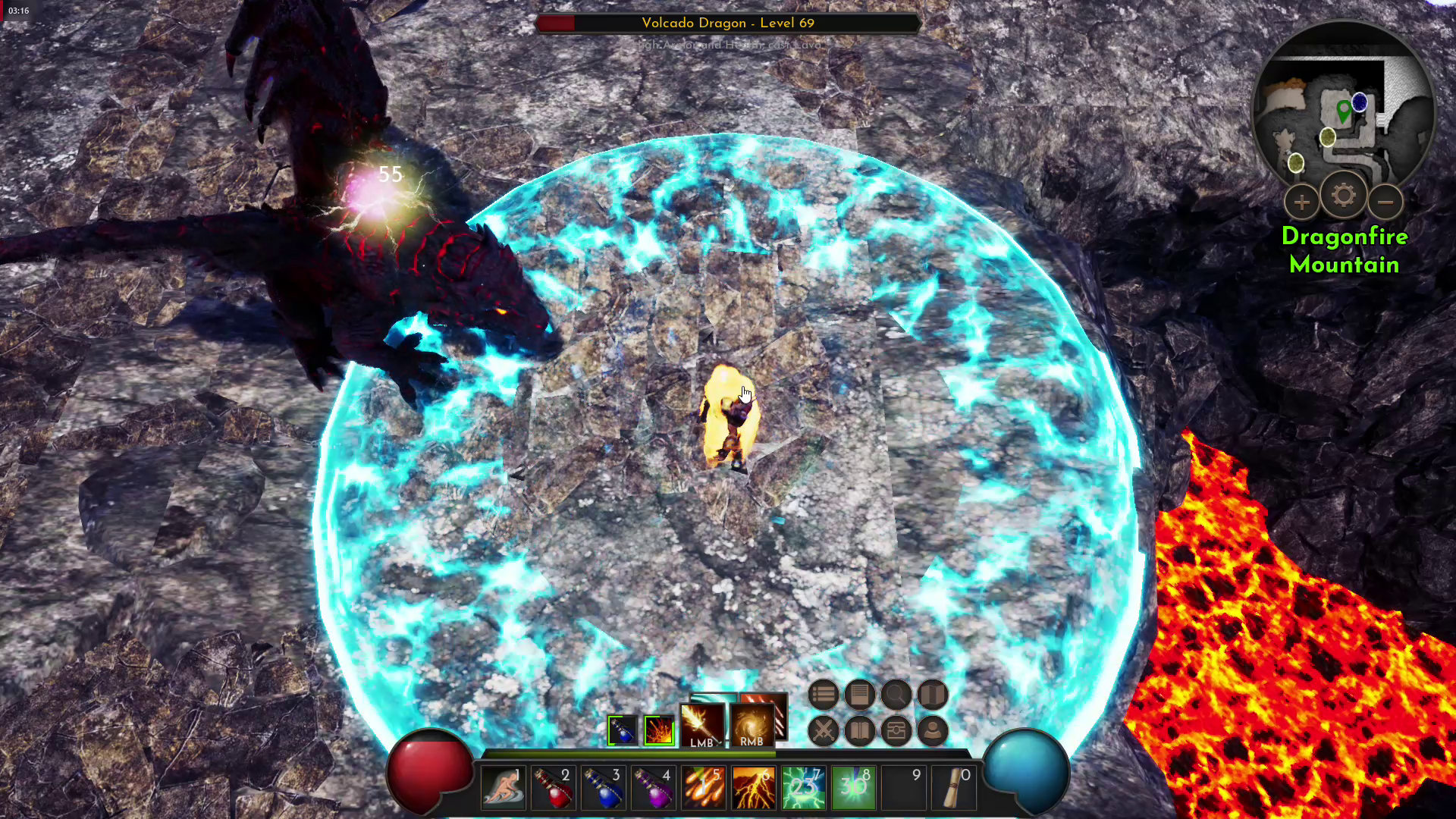This screenshot has height=819, width=1456.
Task: Select the green lightning skill in slot 7
Action: [803, 789]
